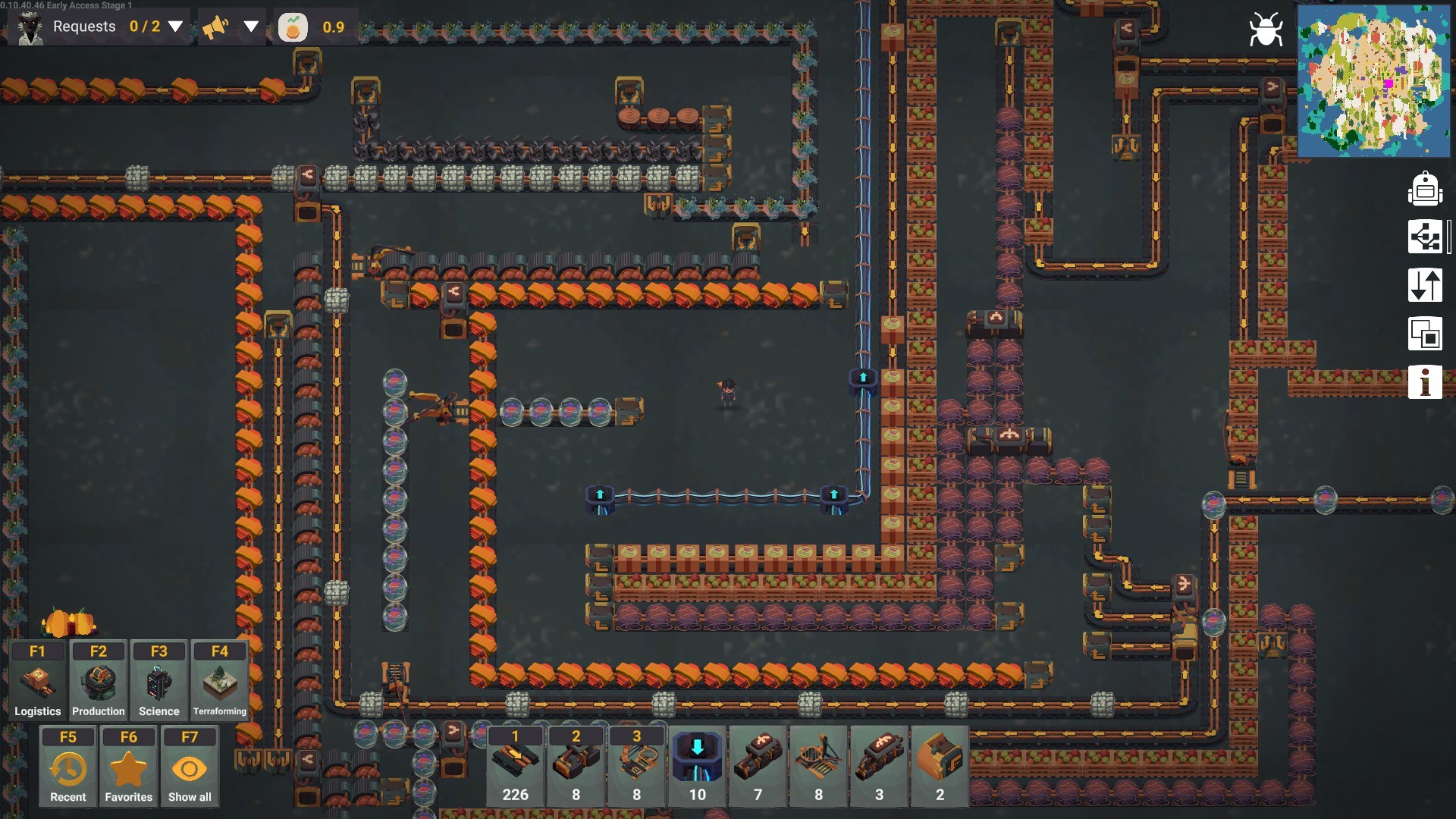
Task: Select conveyor belt hotbar slot with 226
Action: click(x=515, y=766)
